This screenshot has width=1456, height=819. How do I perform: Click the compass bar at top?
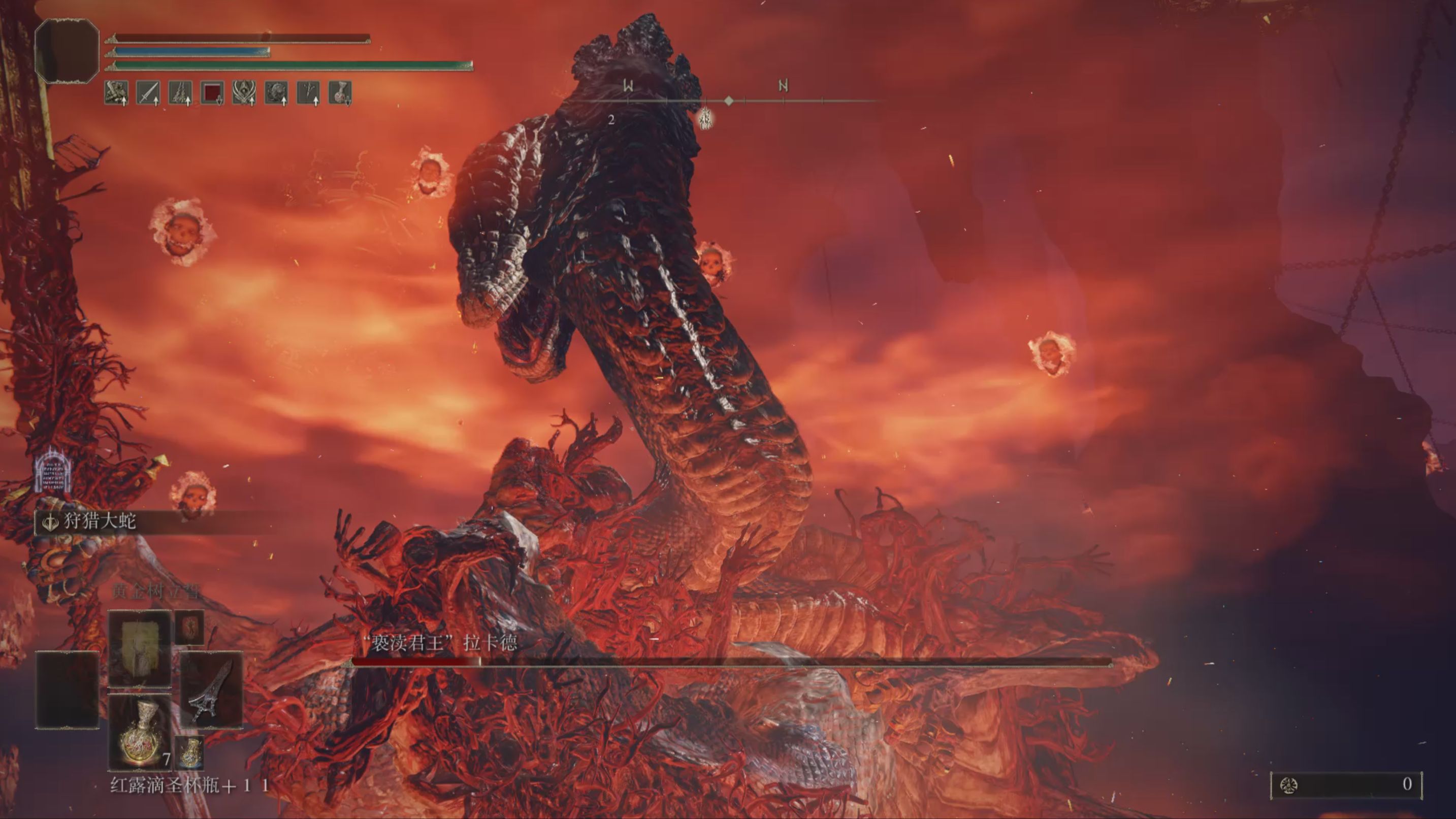click(x=729, y=101)
